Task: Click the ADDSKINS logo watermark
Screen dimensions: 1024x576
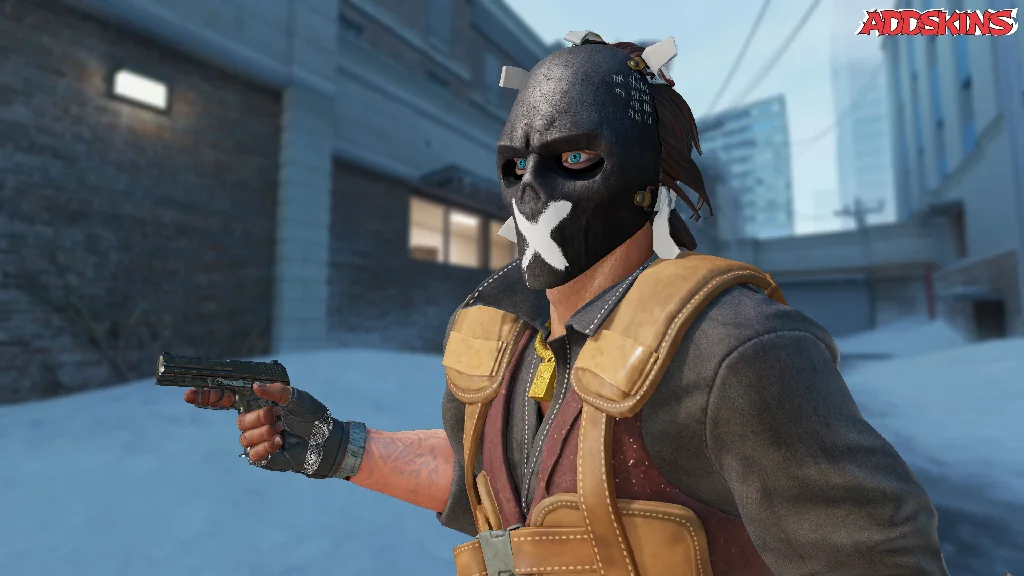Action: point(937,22)
